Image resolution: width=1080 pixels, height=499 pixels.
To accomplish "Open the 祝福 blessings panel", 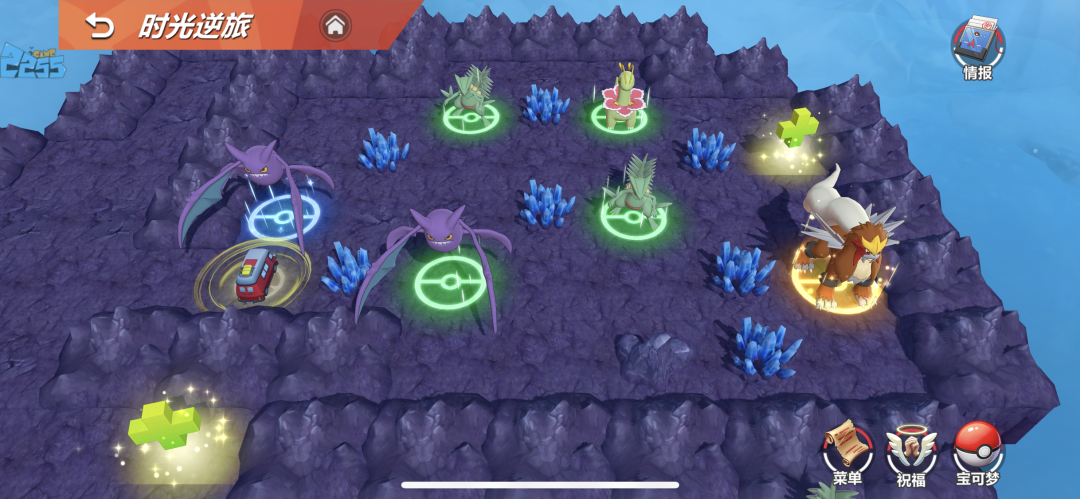I will 911,449.
